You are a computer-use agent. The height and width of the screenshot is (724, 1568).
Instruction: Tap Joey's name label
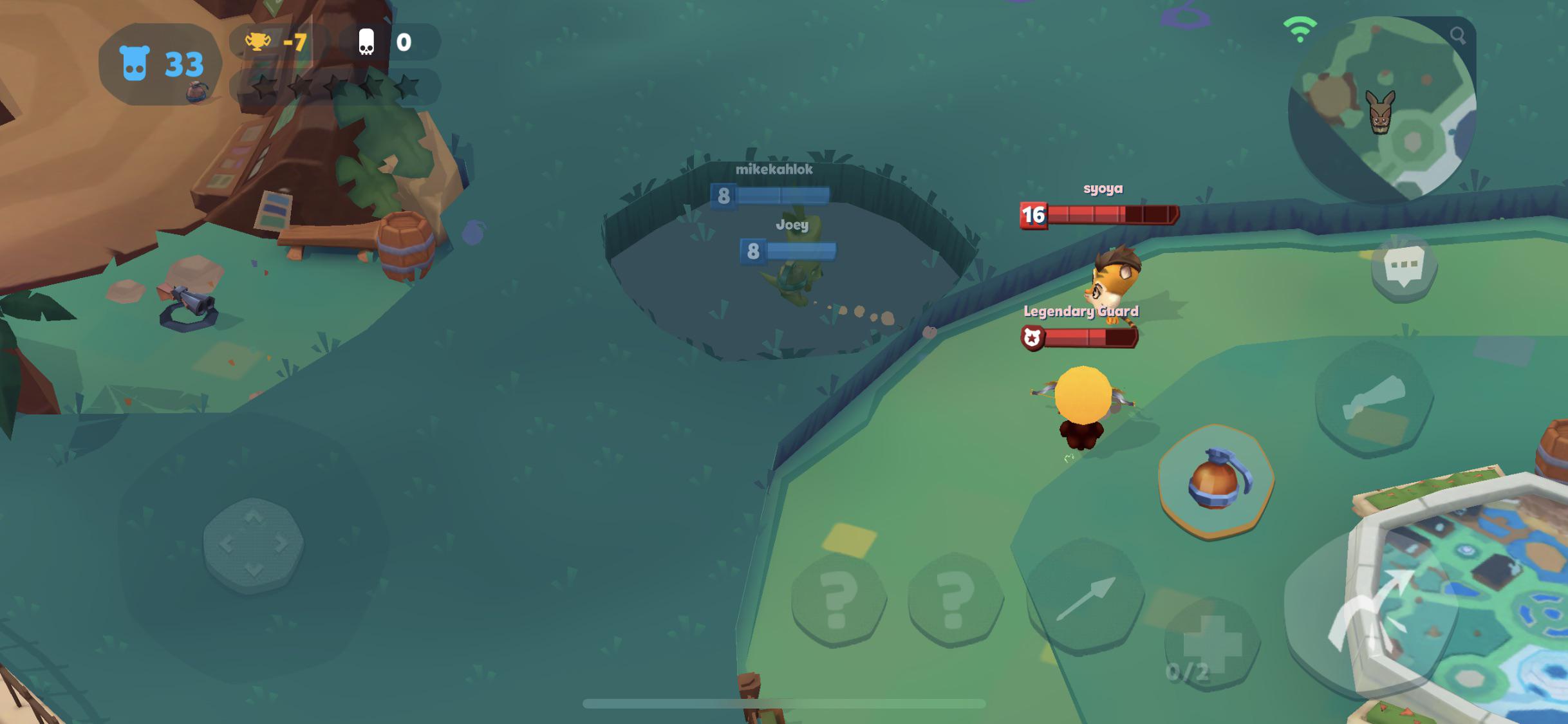point(794,225)
